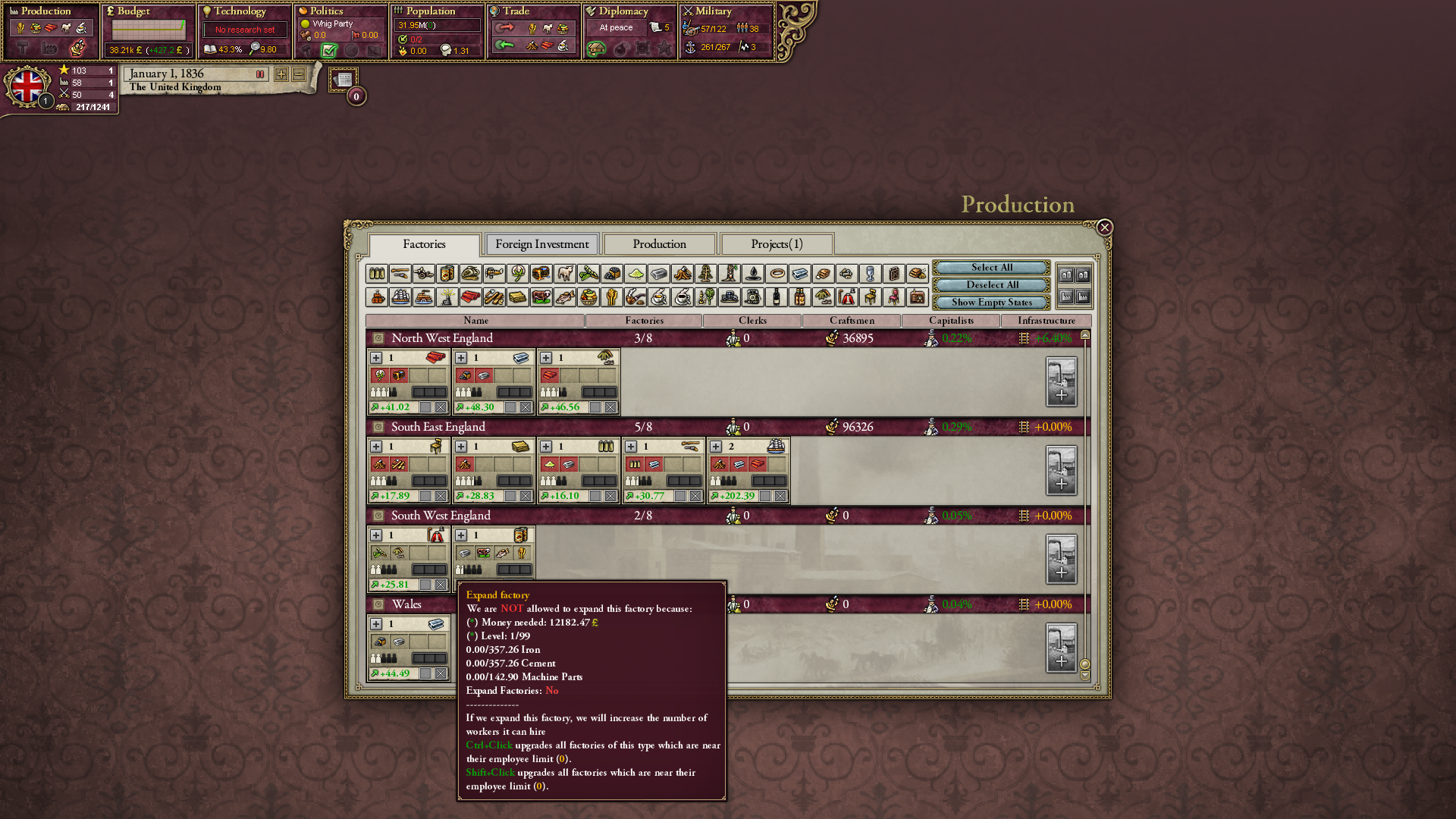Switch to the Foreign Investment tab
The height and width of the screenshot is (819, 1456).
541,243
